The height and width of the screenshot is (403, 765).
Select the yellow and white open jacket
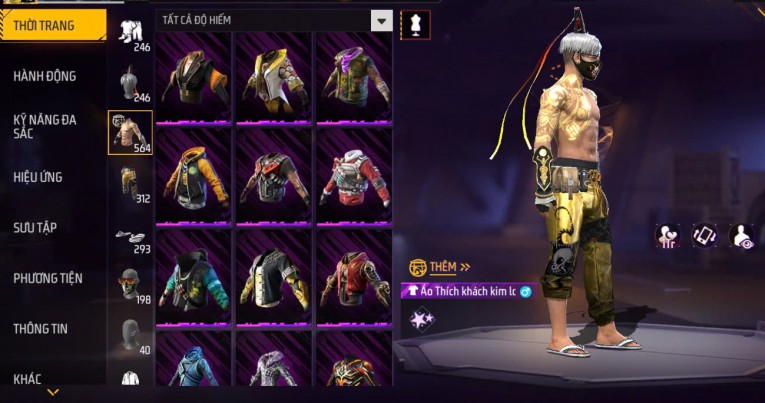click(274, 75)
